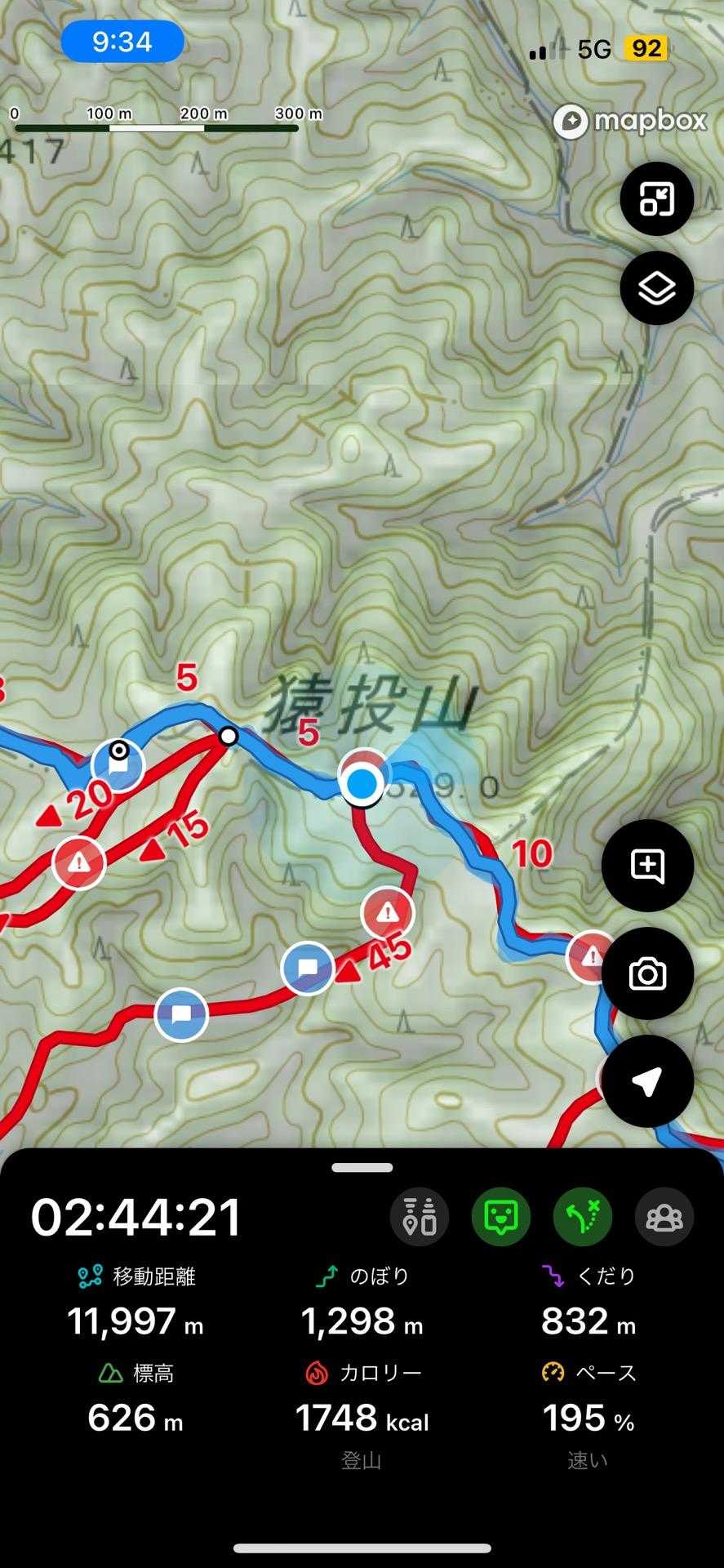The width and height of the screenshot is (724, 1568).
Task: Toggle the green smiling speech bubble icon
Action: [501, 1217]
